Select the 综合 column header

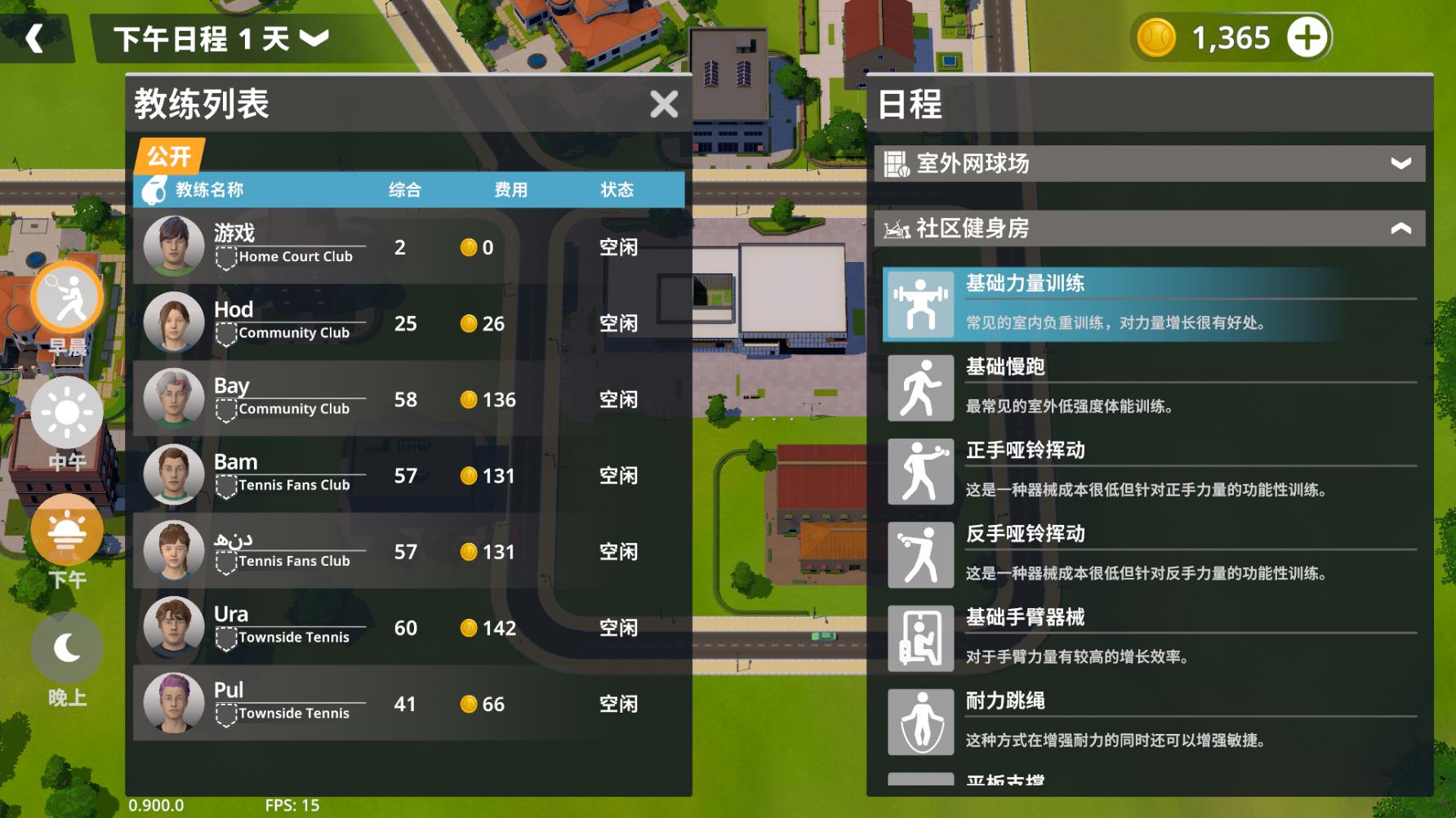[406, 190]
